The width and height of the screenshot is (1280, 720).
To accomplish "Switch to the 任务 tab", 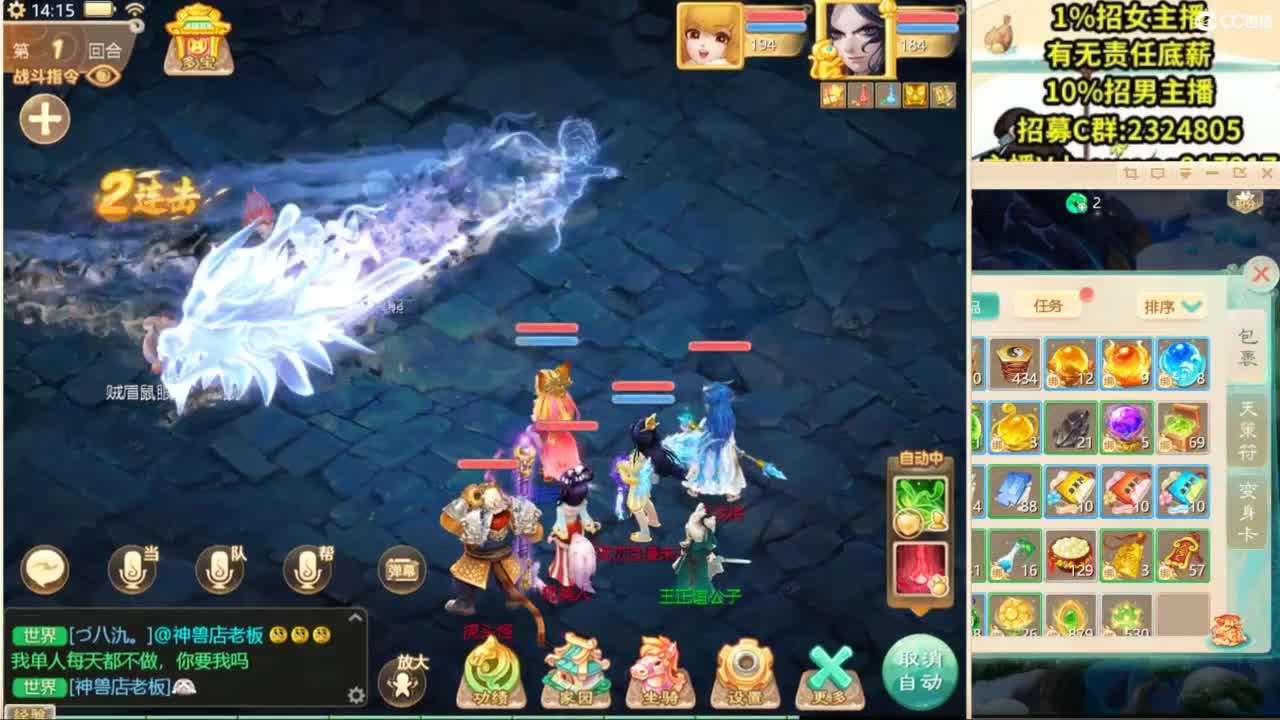I will click(1050, 305).
